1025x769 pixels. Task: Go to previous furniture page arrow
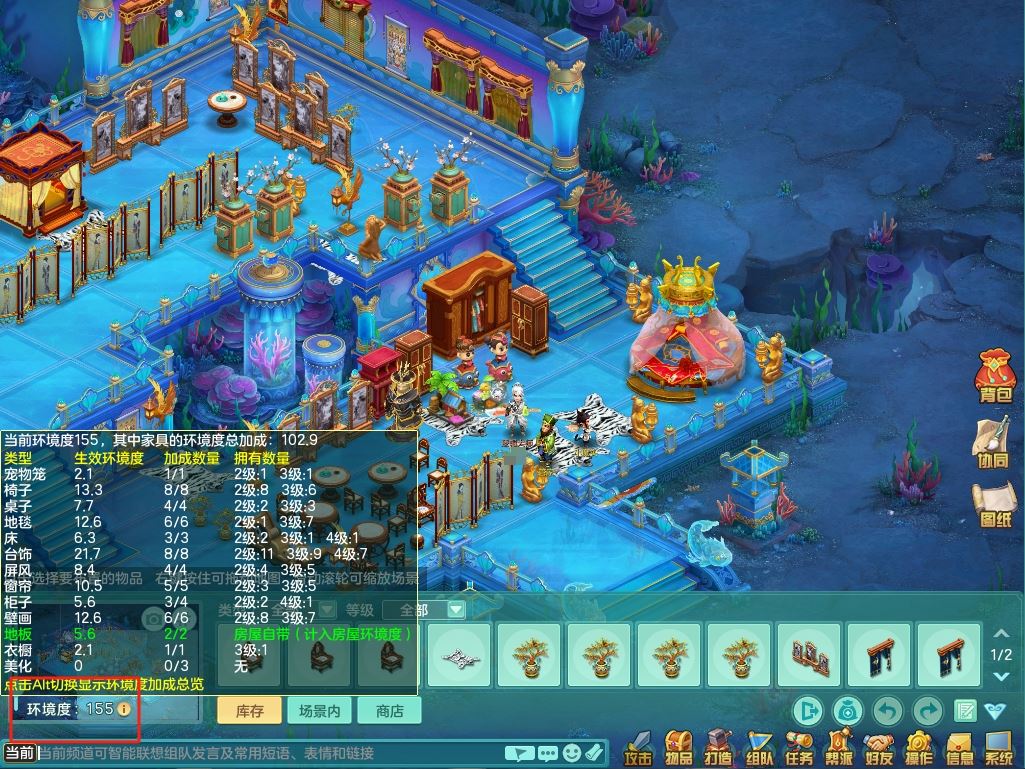point(1001,634)
